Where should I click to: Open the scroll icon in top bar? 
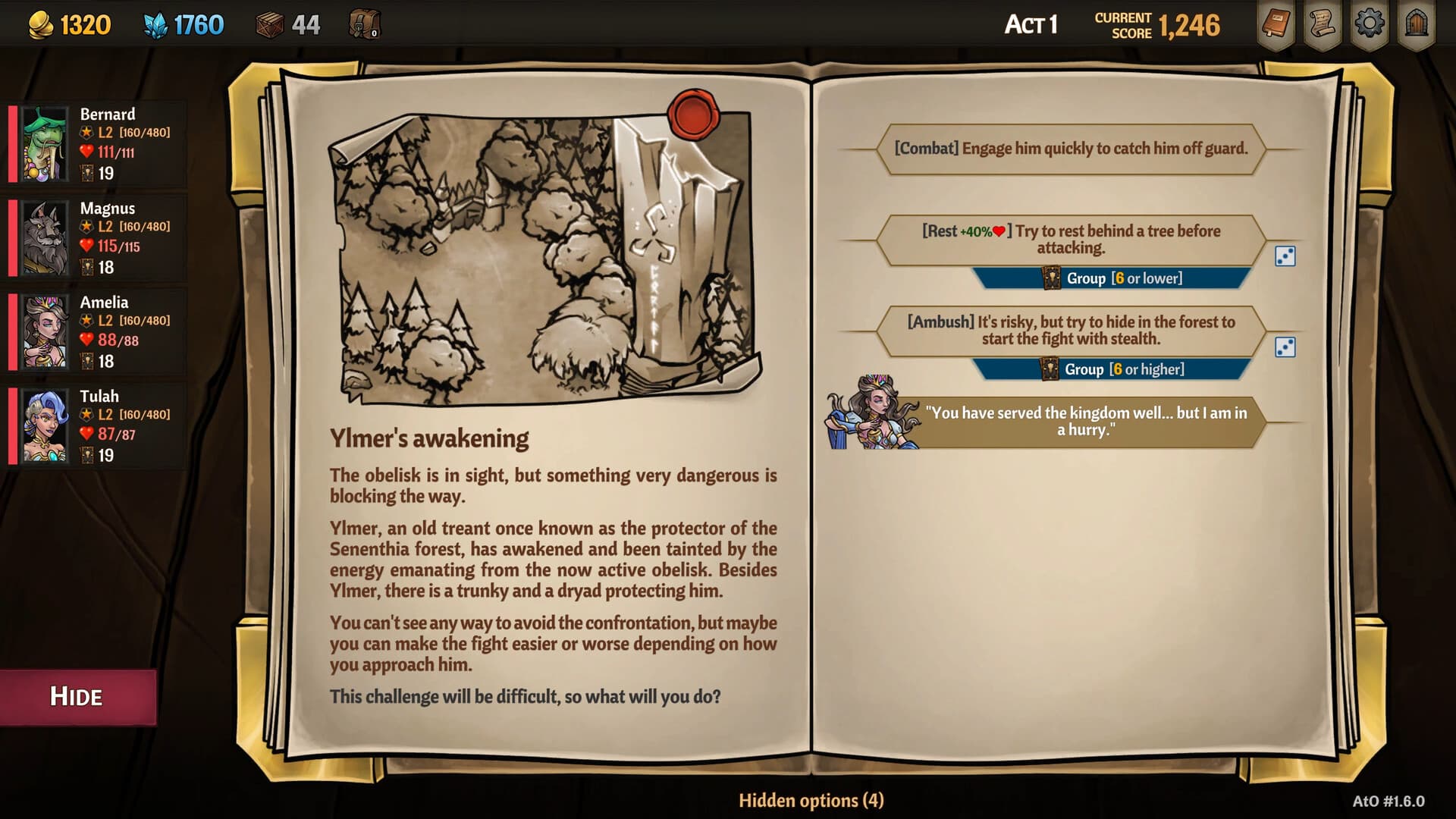[1323, 24]
